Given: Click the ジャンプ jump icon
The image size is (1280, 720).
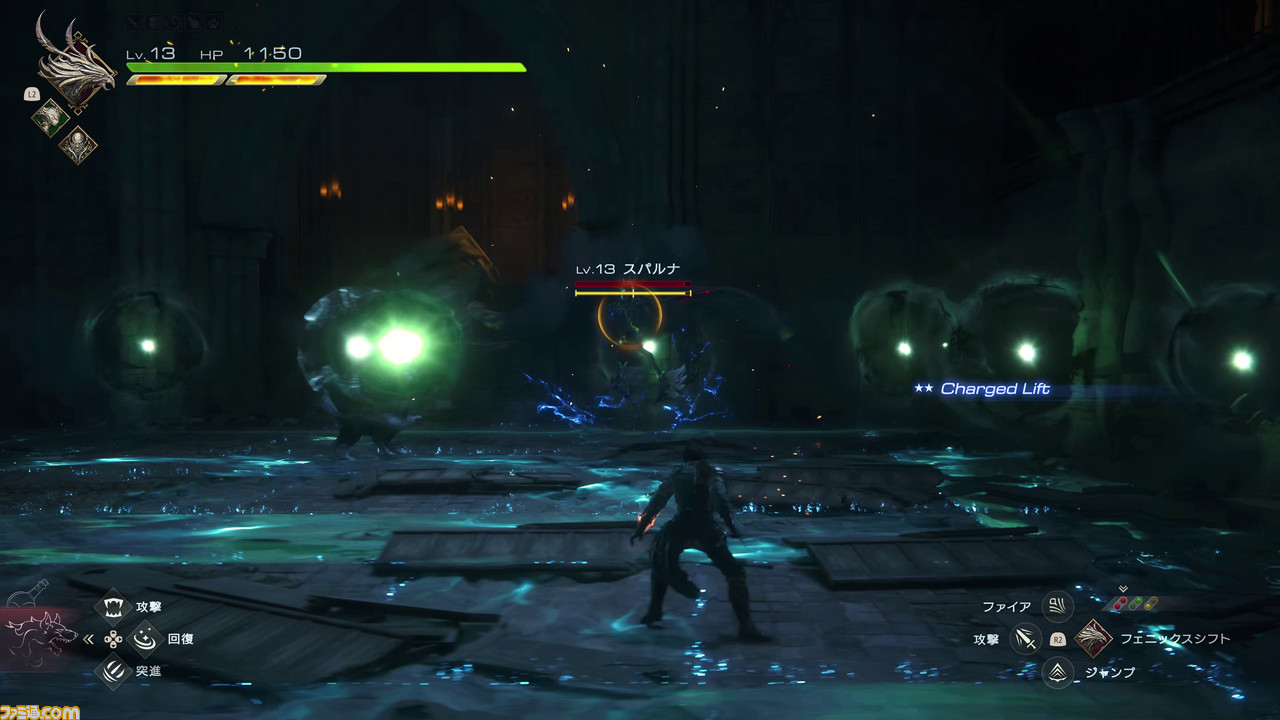Looking at the screenshot, I should click(1057, 672).
